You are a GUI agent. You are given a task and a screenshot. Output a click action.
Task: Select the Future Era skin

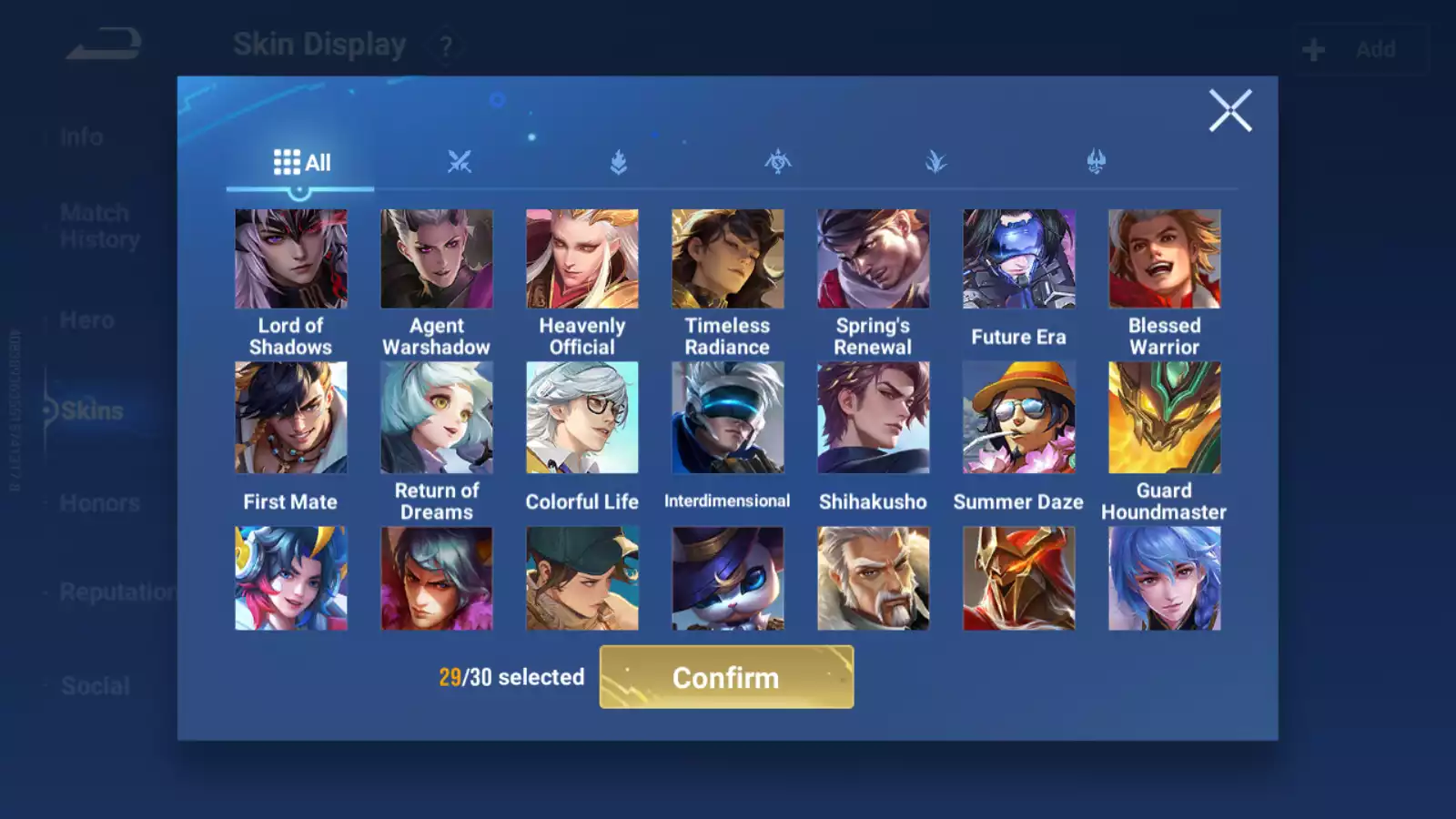tap(1018, 259)
